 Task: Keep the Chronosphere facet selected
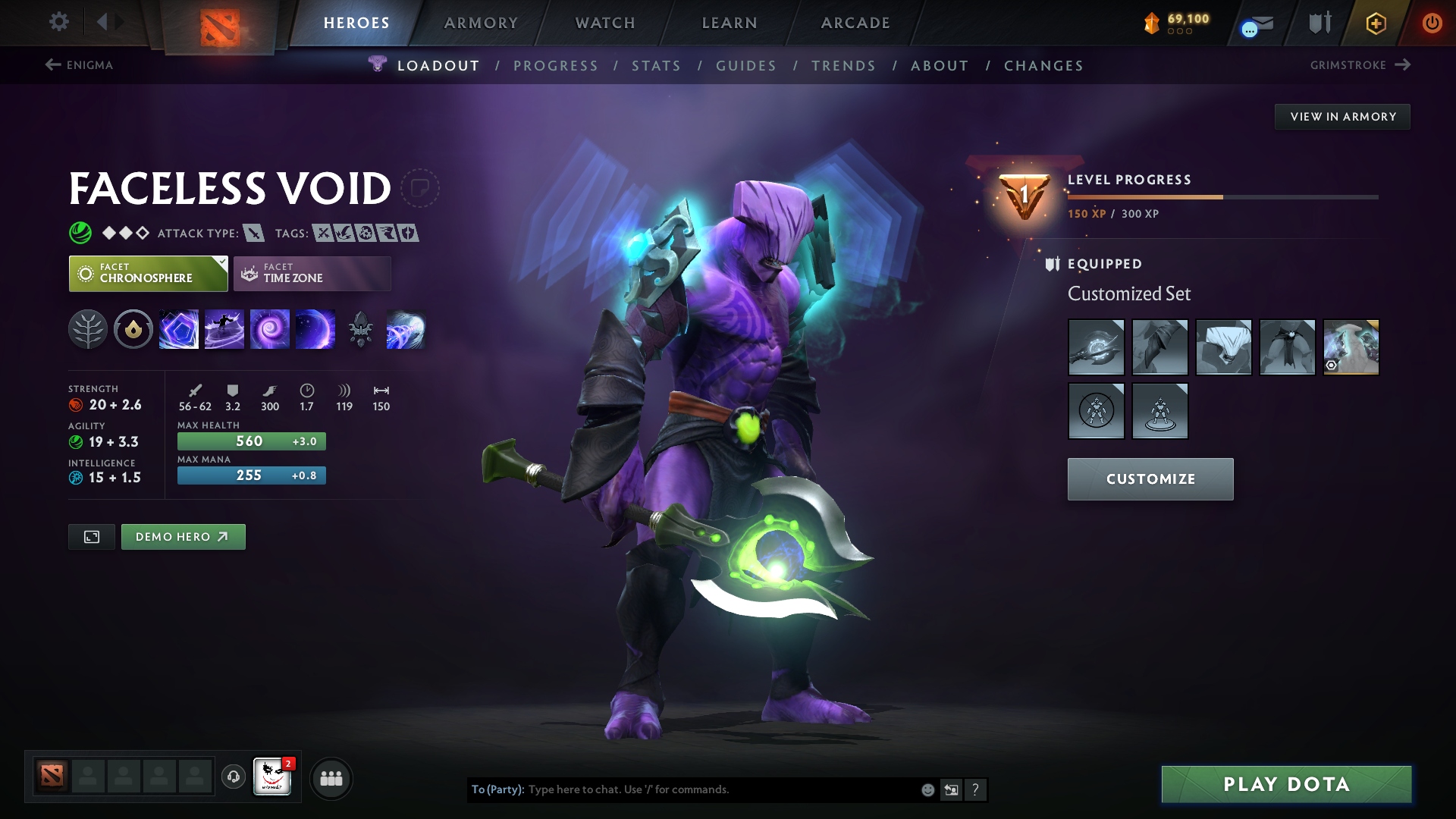[x=148, y=273]
